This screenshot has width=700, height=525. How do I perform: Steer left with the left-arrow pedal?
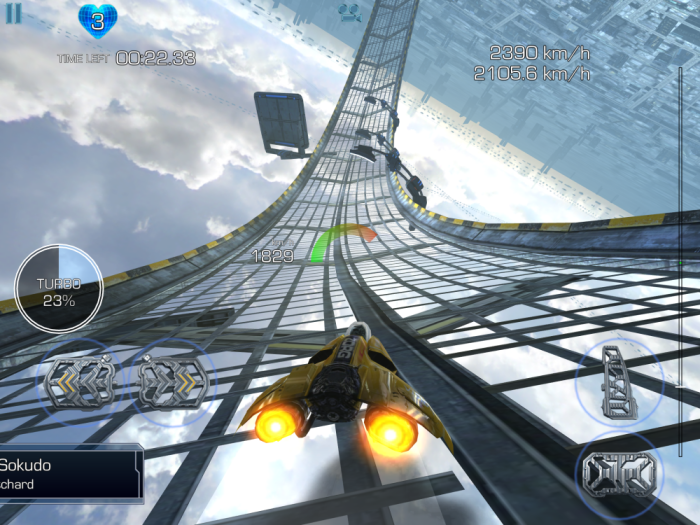click(x=79, y=382)
